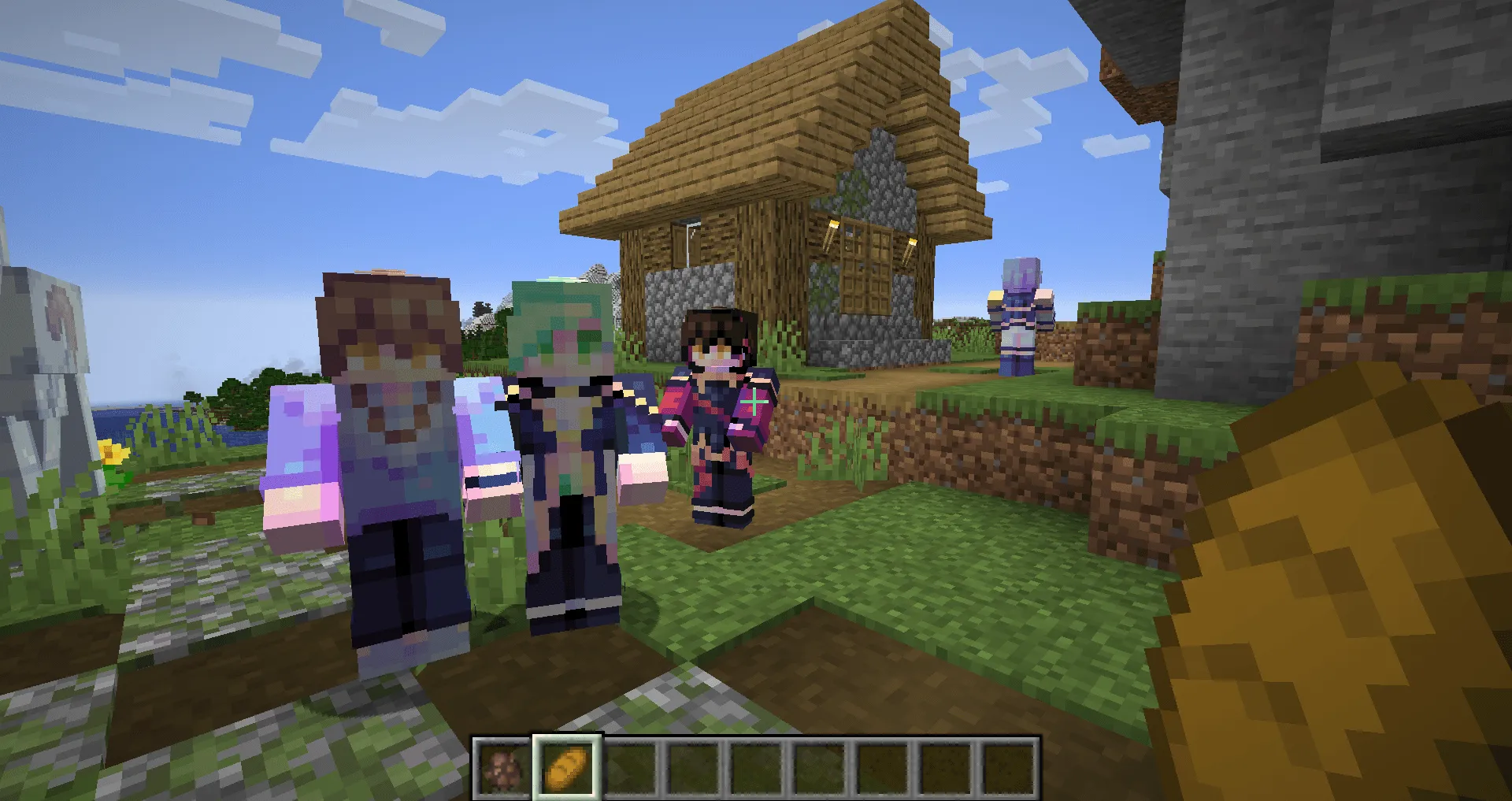Click the green cross emblem on the masked player

click(x=754, y=401)
